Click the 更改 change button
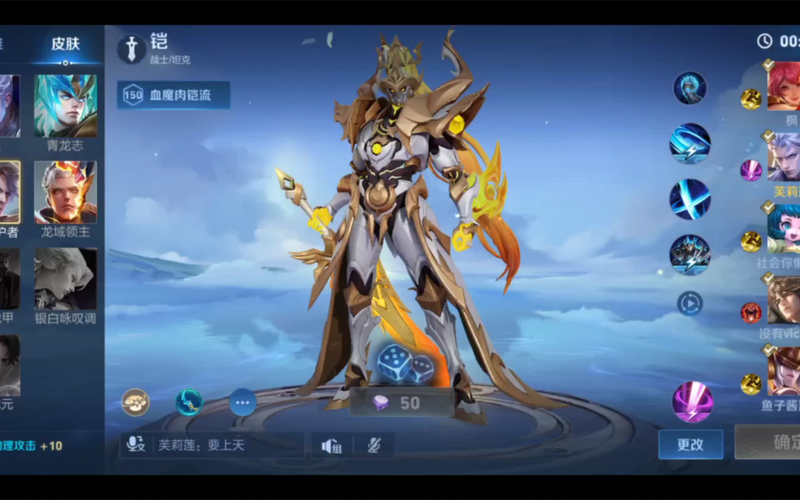800x500 pixels. [690, 444]
